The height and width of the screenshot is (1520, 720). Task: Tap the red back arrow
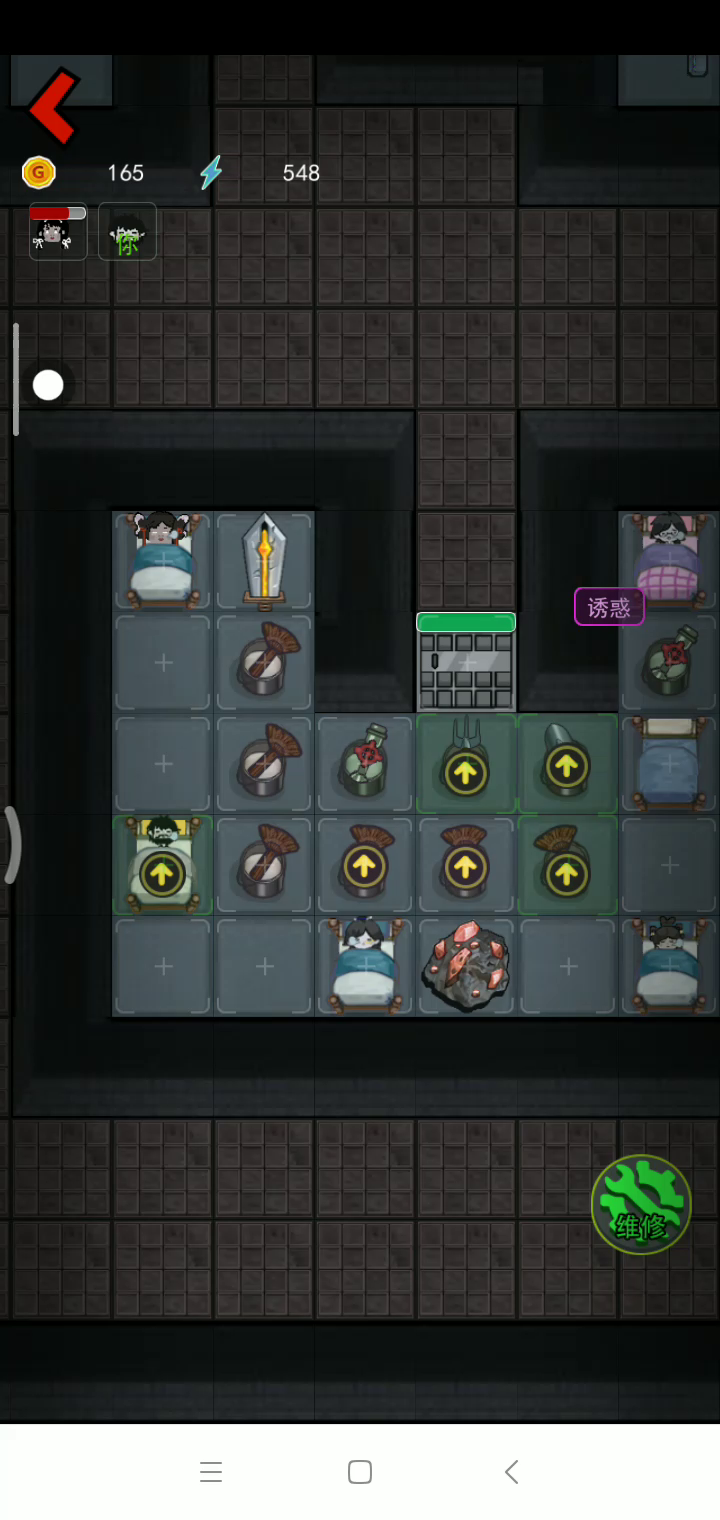(x=54, y=106)
